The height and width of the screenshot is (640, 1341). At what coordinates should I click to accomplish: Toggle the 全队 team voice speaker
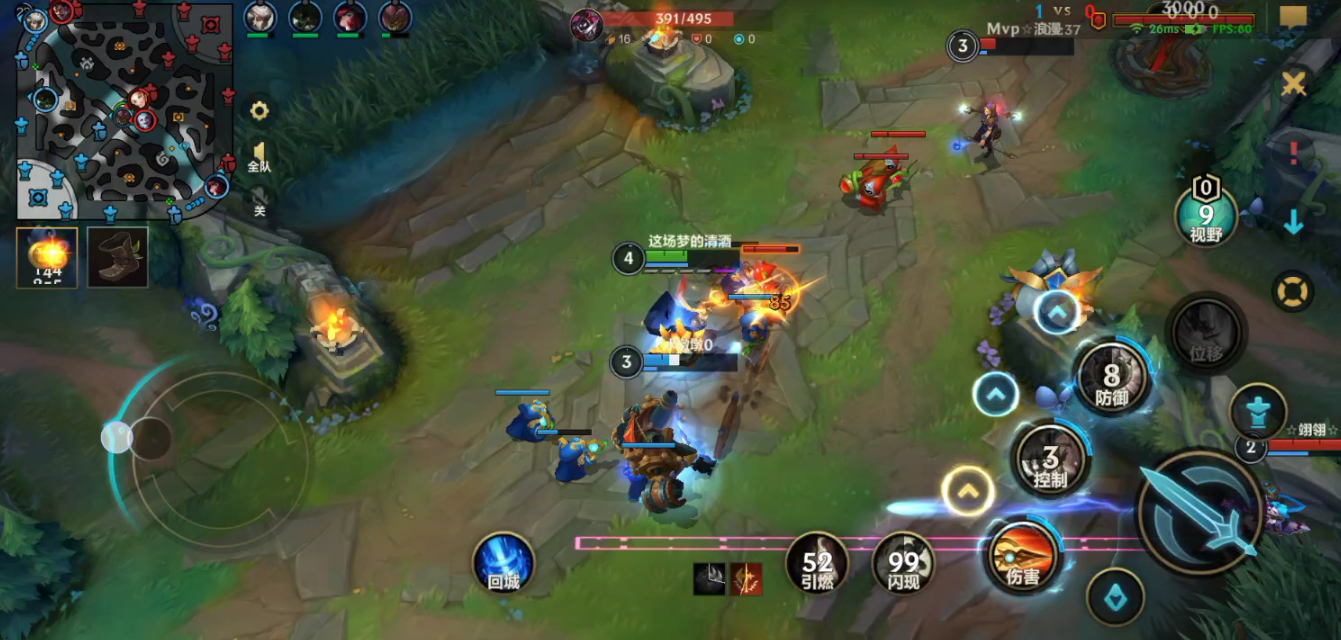[259, 158]
